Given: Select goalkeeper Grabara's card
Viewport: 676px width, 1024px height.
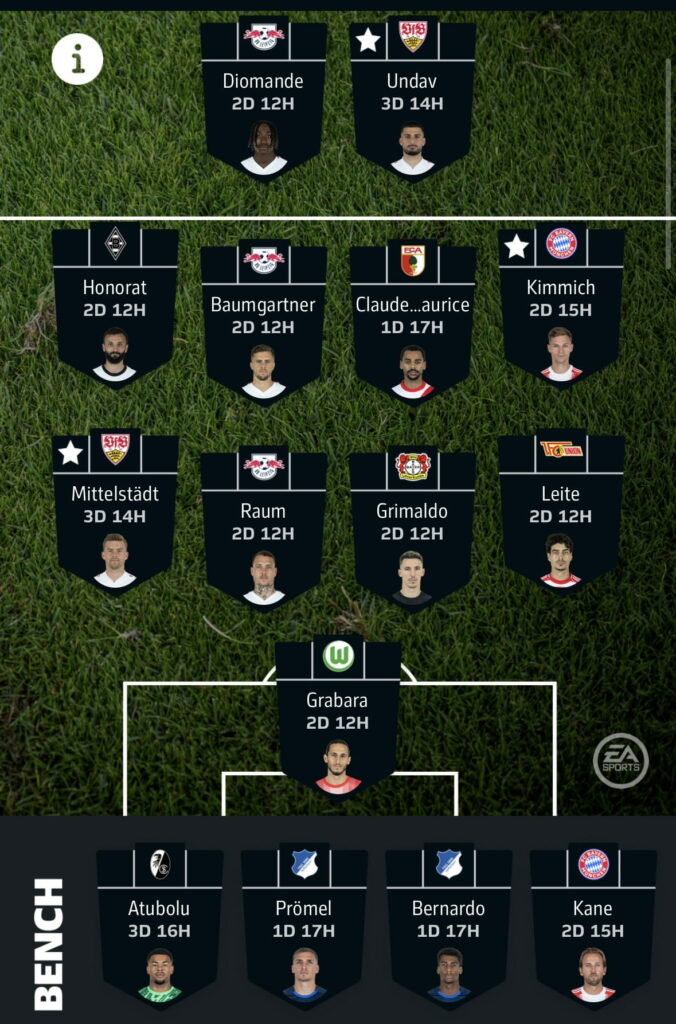Looking at the screenshot, I should (338, 718).
